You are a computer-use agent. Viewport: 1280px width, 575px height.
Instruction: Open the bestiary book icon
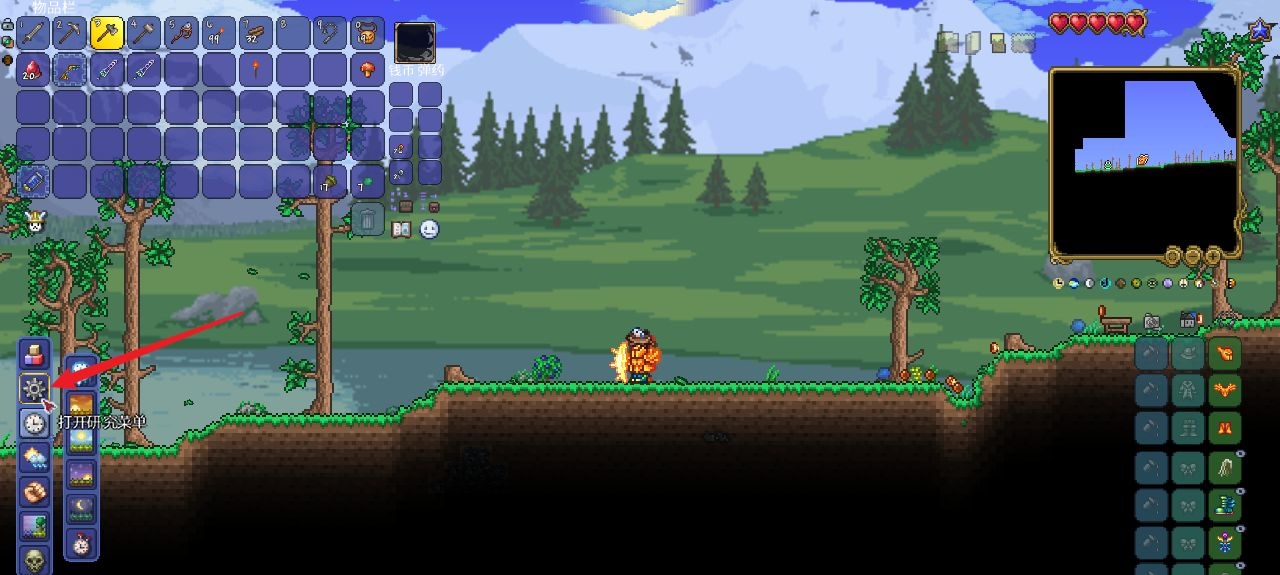[402, 230]
